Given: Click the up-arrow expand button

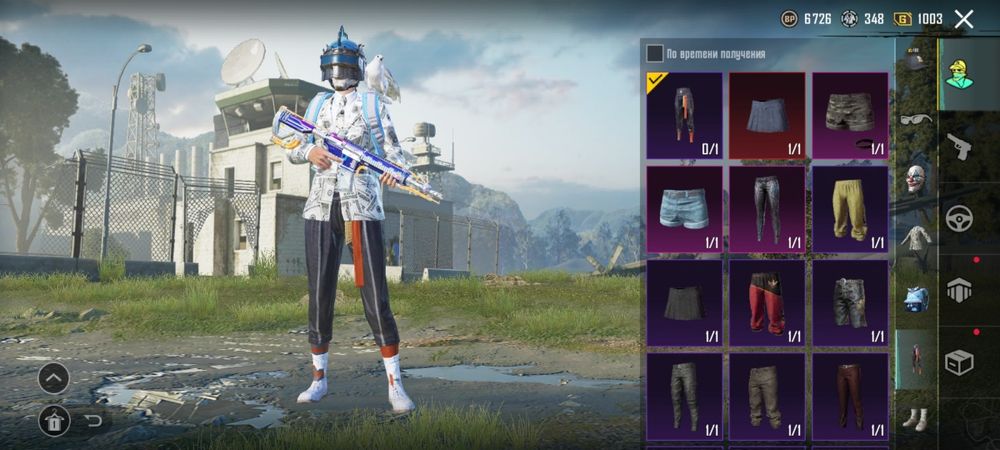Looking at the screenshot, I should click(x=54, y=377).
